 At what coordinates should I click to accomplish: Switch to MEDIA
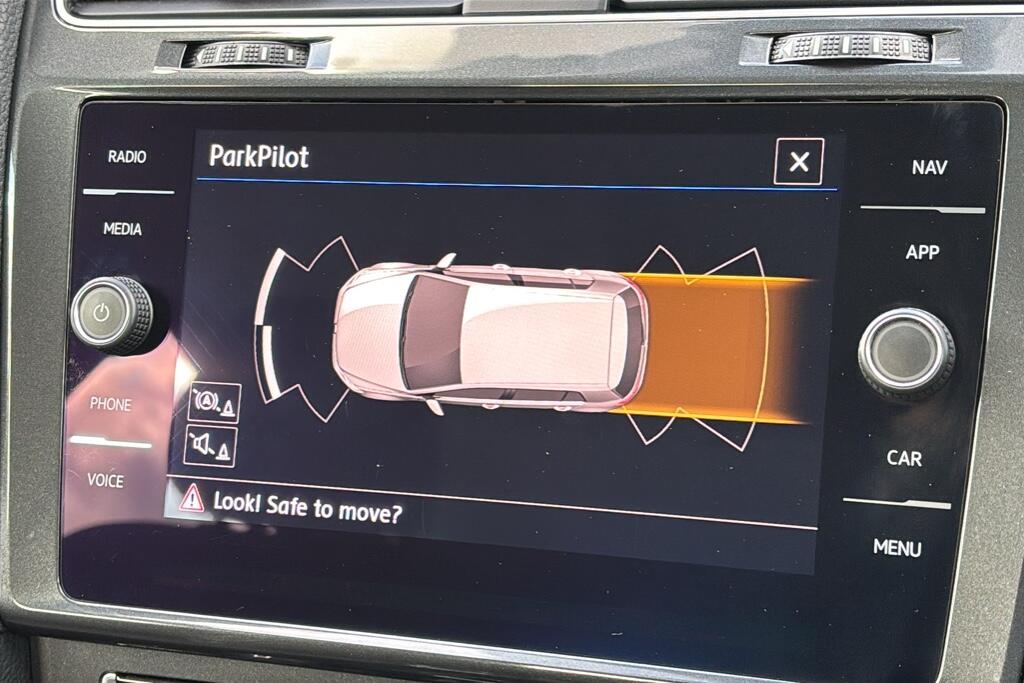[122, 229]
